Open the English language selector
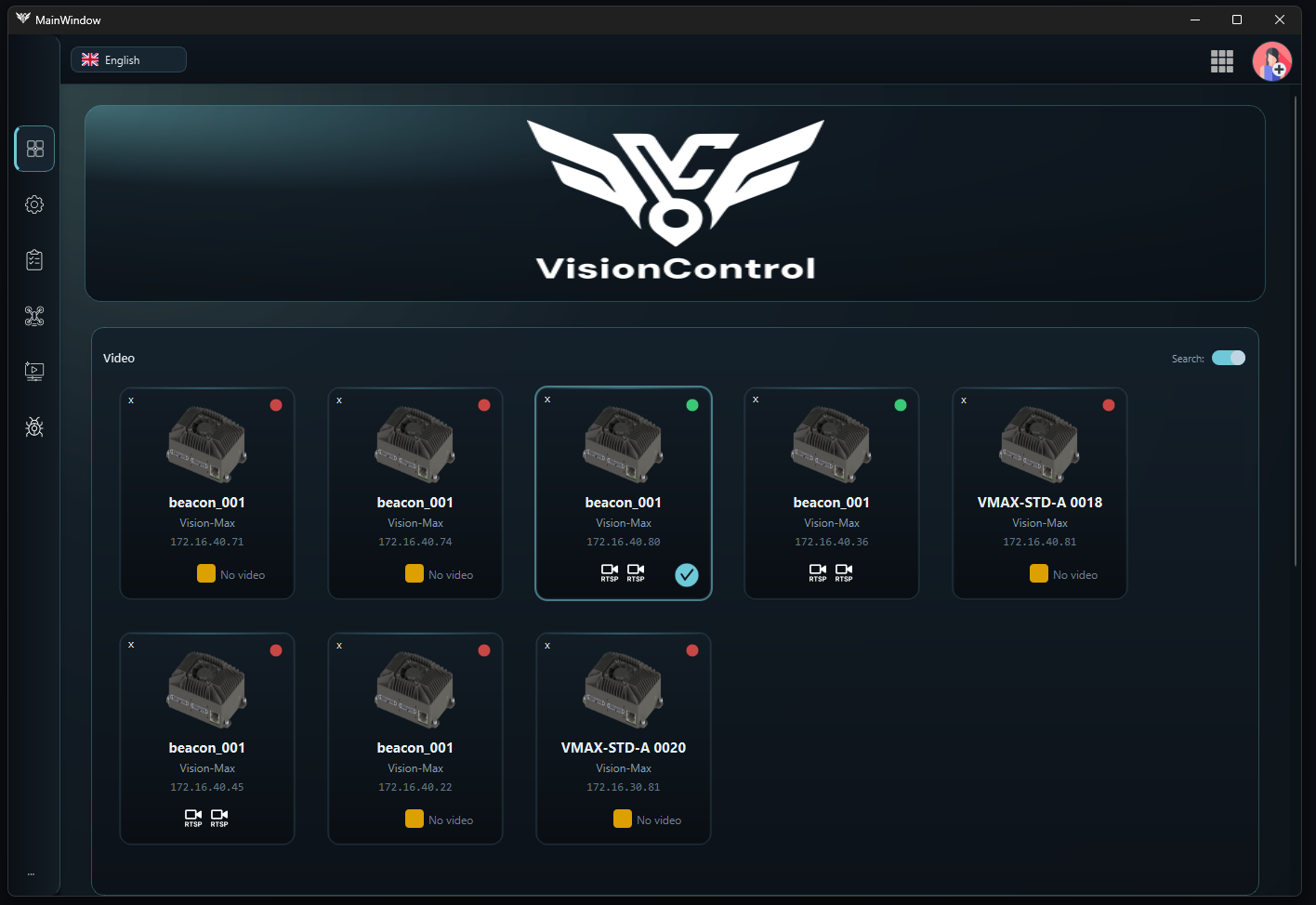The image size is (1316, 905). (128, 59)
